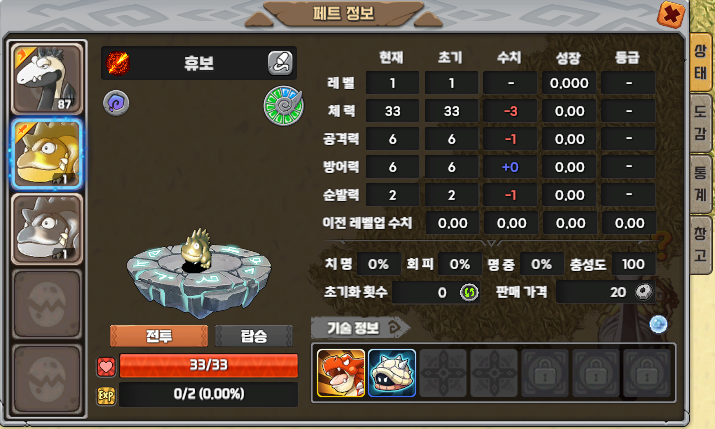
Task: Select the spiked shell skill icon
Action: 392,372
